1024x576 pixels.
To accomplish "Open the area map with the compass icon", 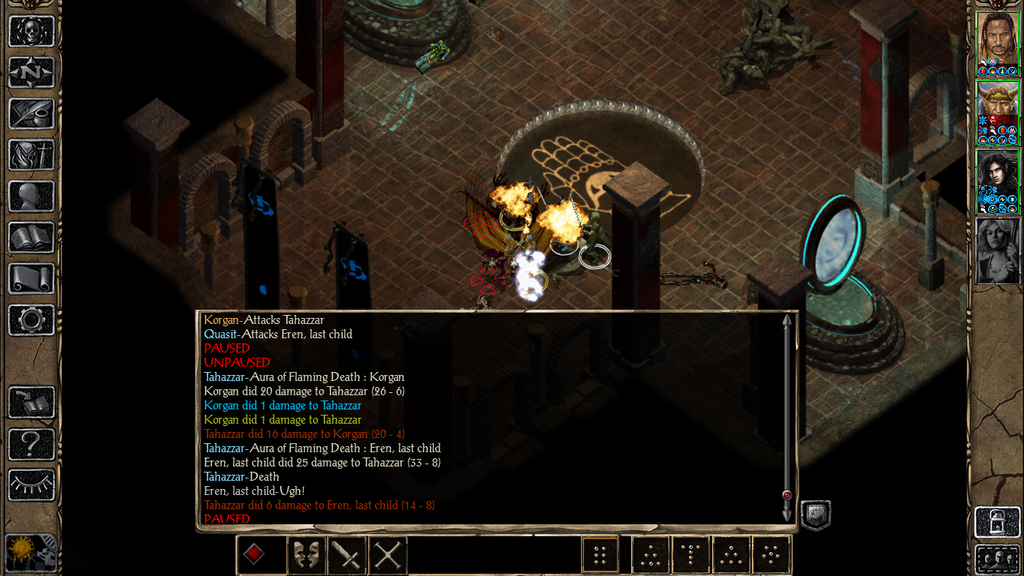I will pyautogui.click(x=31, y=72).
